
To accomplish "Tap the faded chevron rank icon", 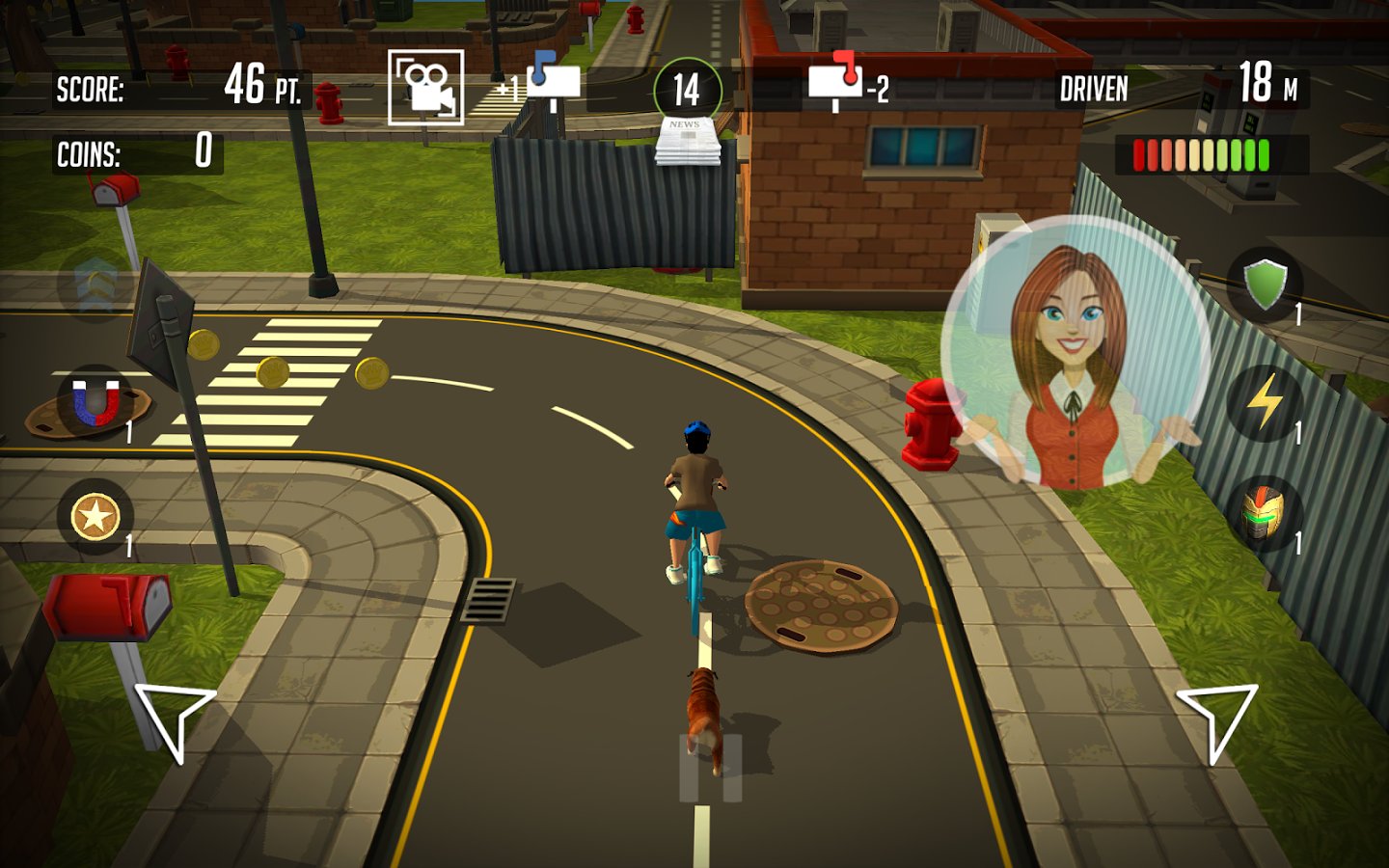I will (x=96, y=285).
